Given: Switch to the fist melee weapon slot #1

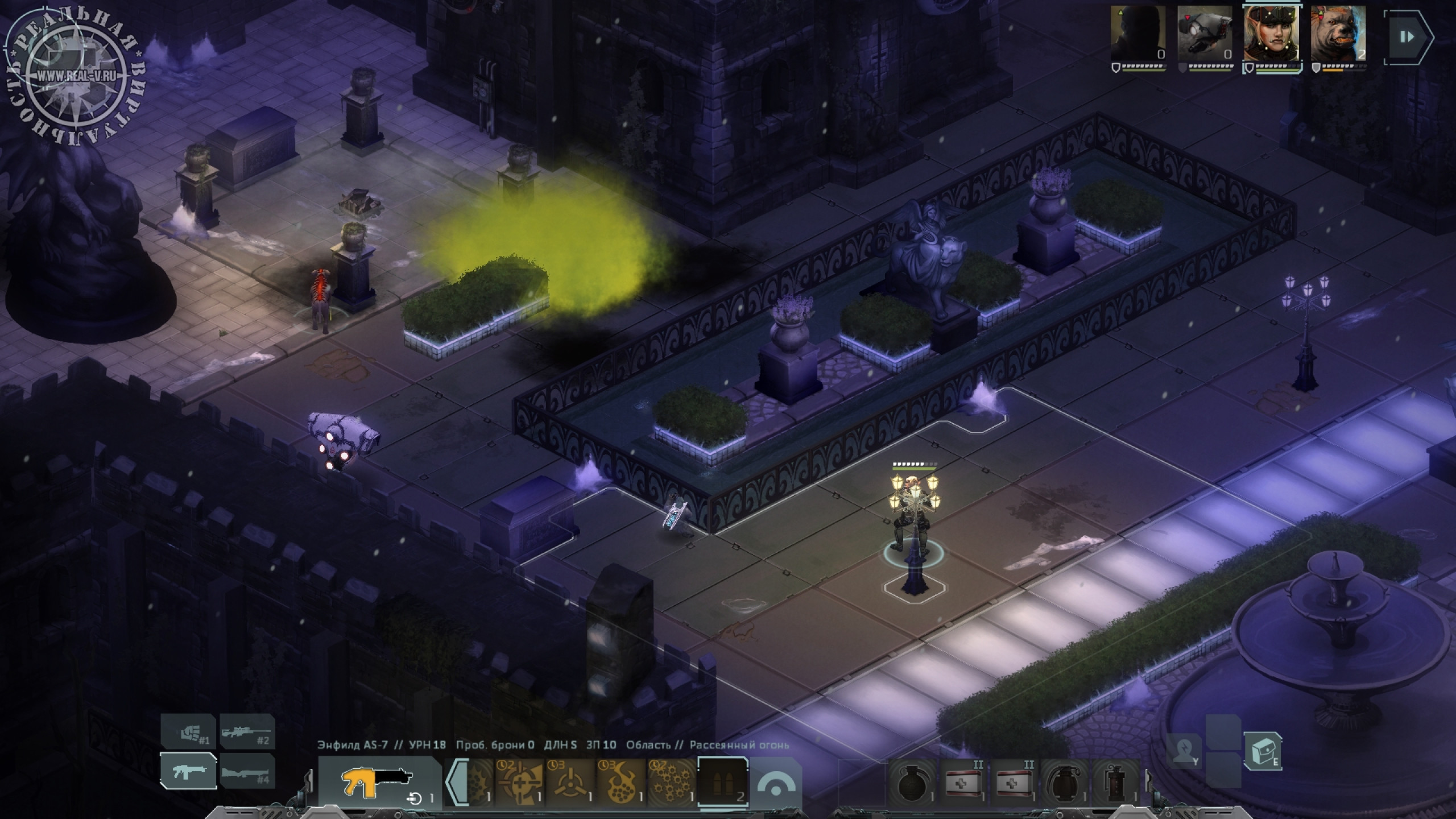Looking at the screenshot, I should pyautogui.click(x=188, y=731).
